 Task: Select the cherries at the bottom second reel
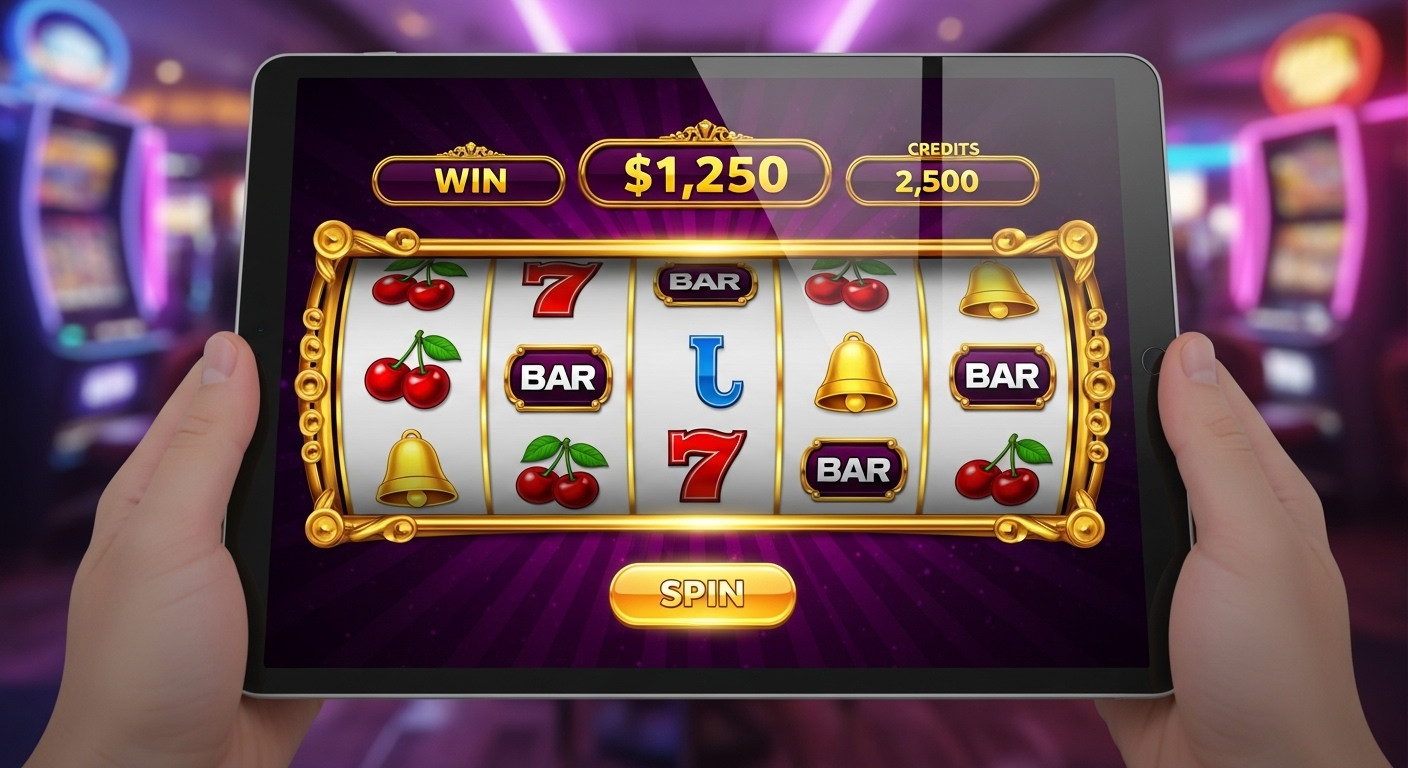coord(562,470)
